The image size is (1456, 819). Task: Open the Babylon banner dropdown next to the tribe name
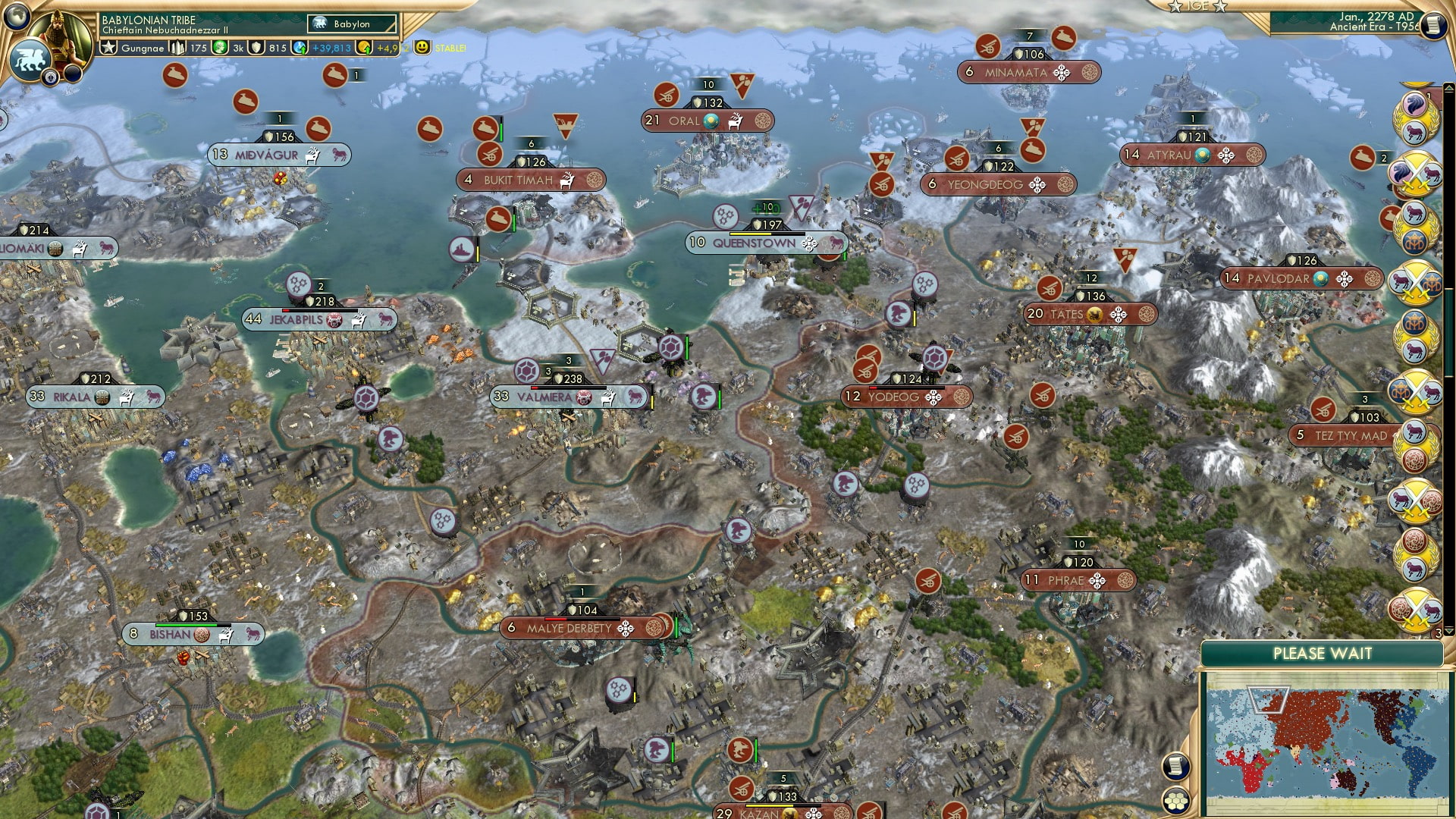point(350,24)
